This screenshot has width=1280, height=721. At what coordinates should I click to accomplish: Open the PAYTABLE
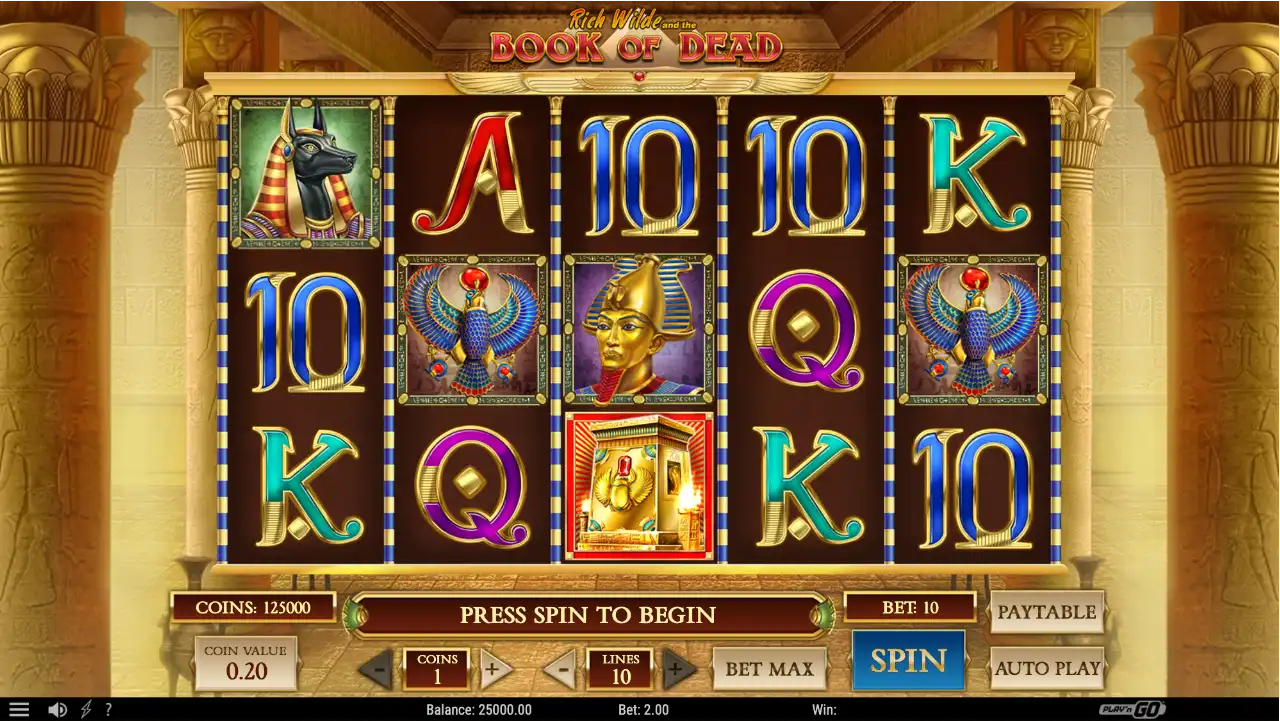click(1047, 612)
